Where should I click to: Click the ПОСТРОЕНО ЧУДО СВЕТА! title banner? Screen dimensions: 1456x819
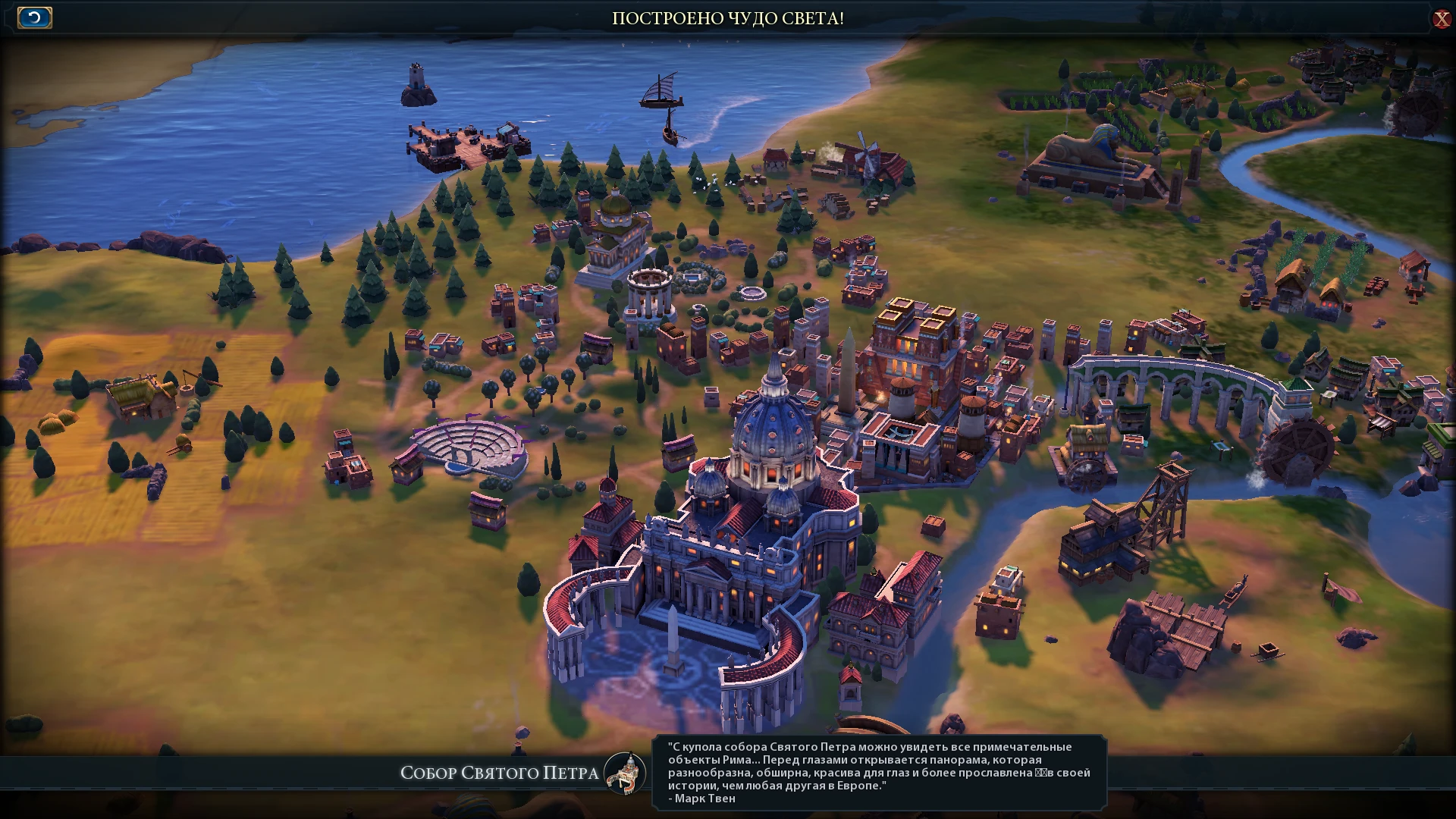click(x=728, y=17)
